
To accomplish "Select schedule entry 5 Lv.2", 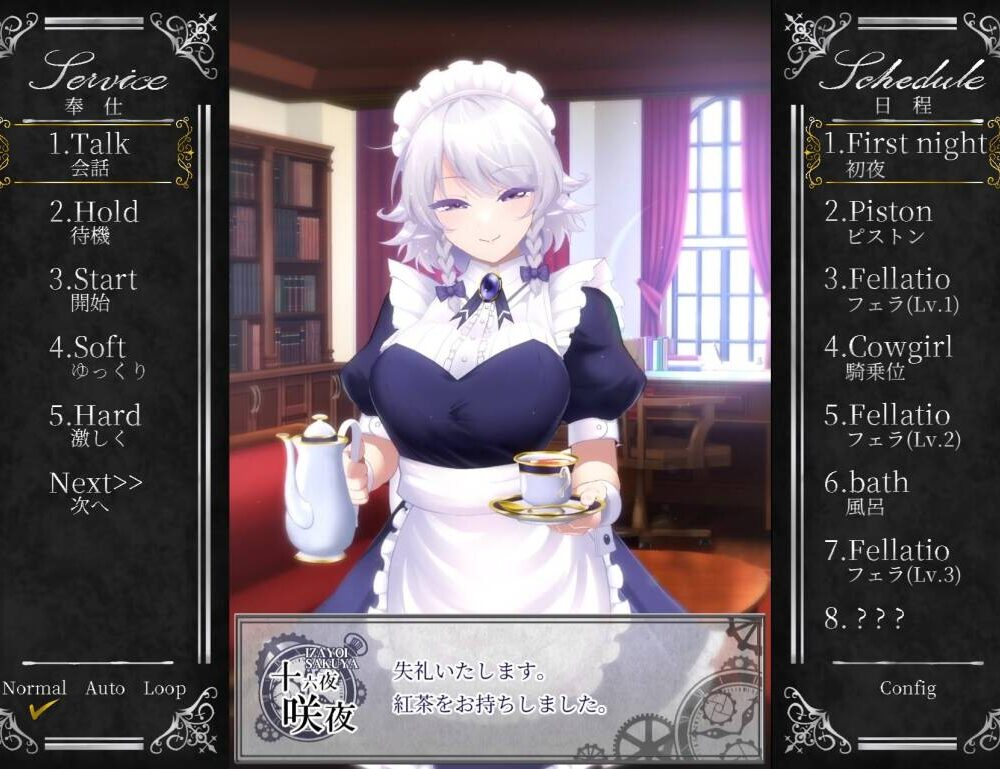I will coord(887,424).
